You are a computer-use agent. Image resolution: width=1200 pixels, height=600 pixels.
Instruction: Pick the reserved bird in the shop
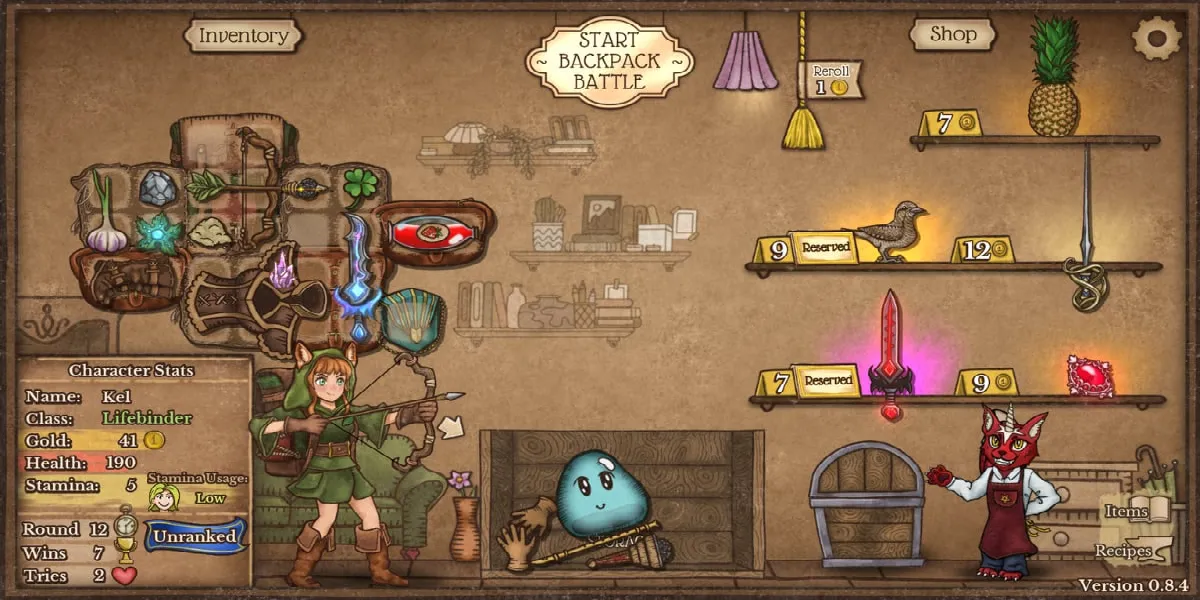coord(892,231)
